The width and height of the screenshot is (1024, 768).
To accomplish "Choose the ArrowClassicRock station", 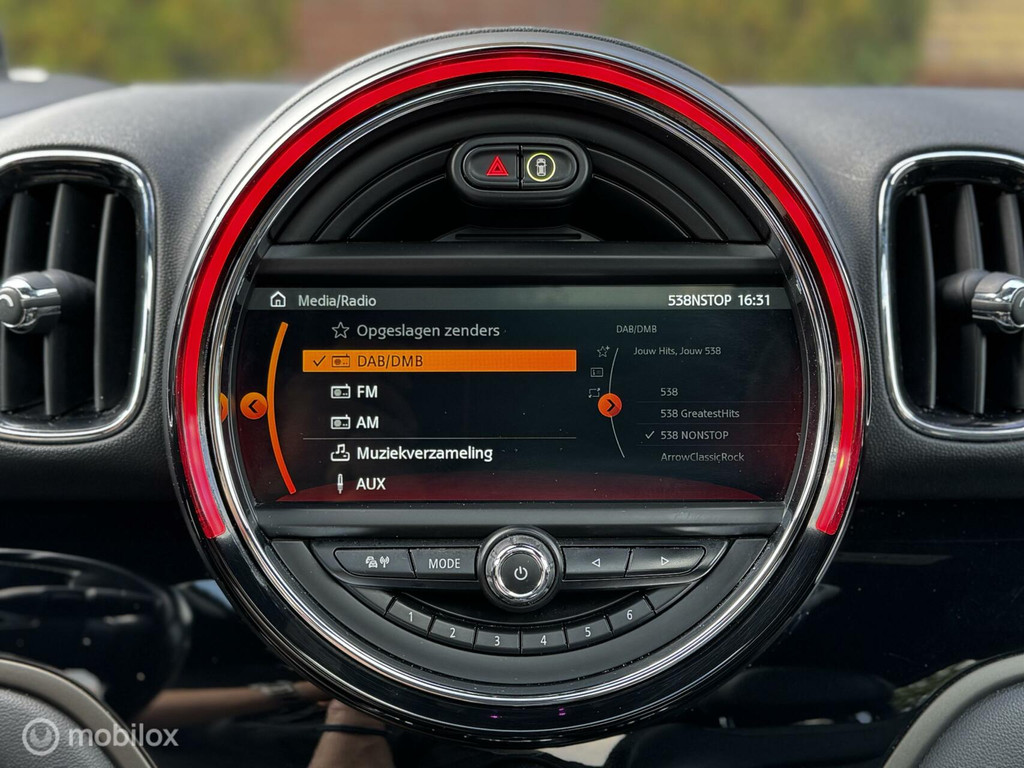I will [x=702, y=457].
